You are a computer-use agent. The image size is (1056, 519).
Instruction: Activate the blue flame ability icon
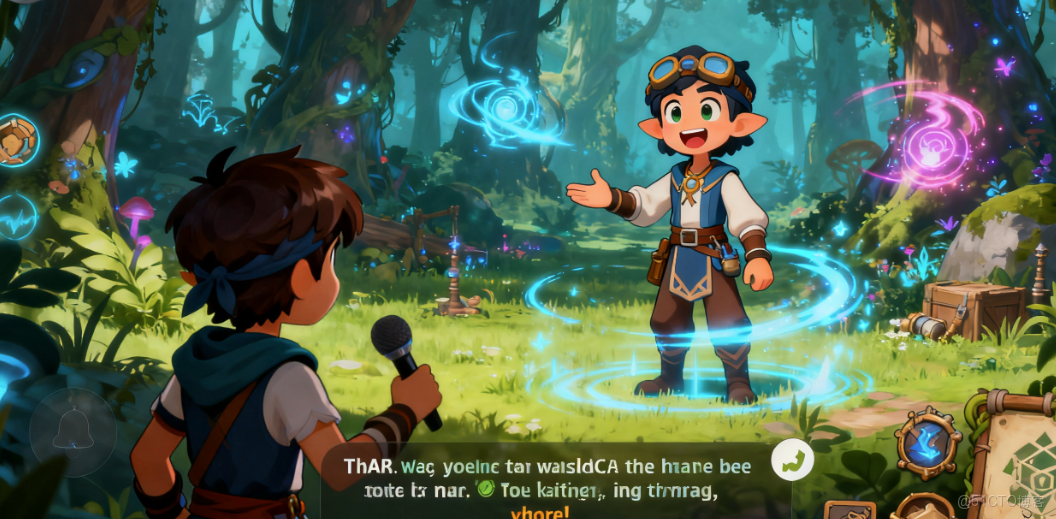(929, 440)
